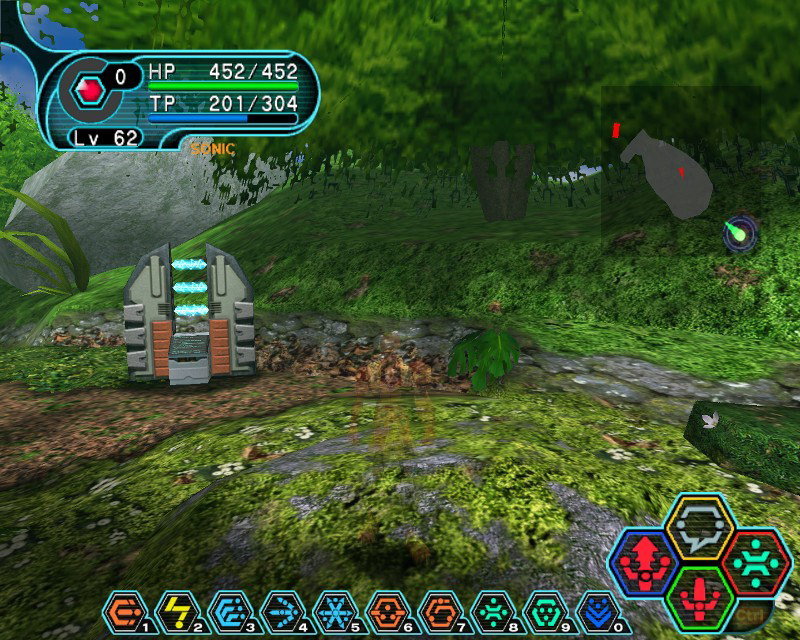The height and width of the screenshot is (640, 800).
Task: Use the blue technique in slot 3
Action: pyautogui.click(x=227, y=609)
